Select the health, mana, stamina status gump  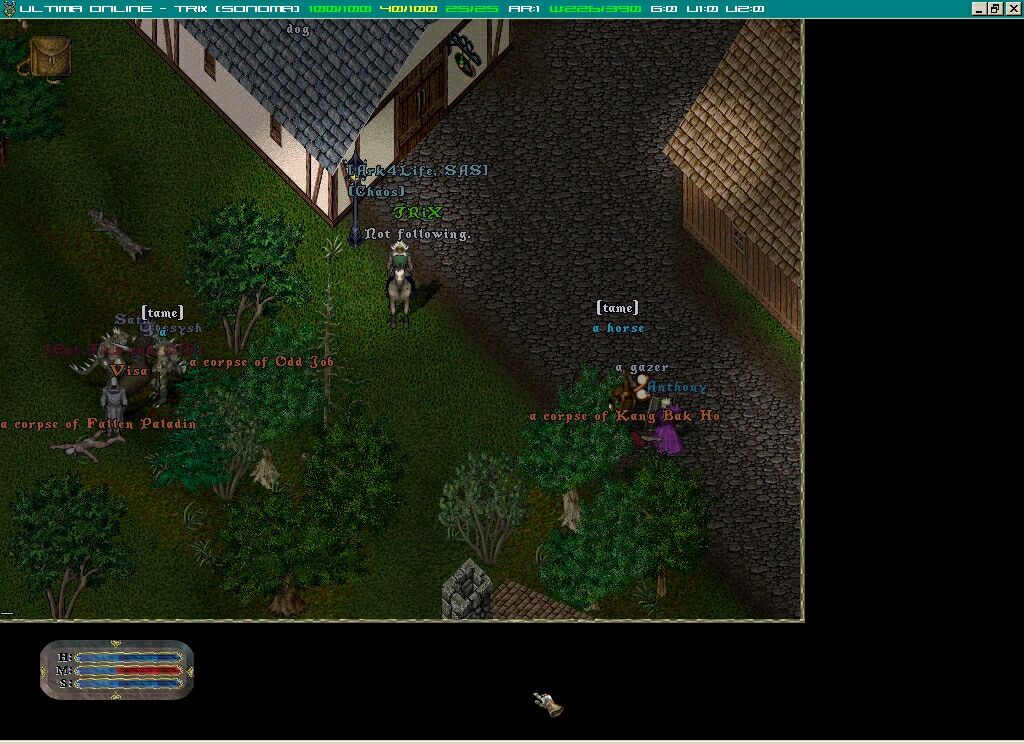click(117, 669)
